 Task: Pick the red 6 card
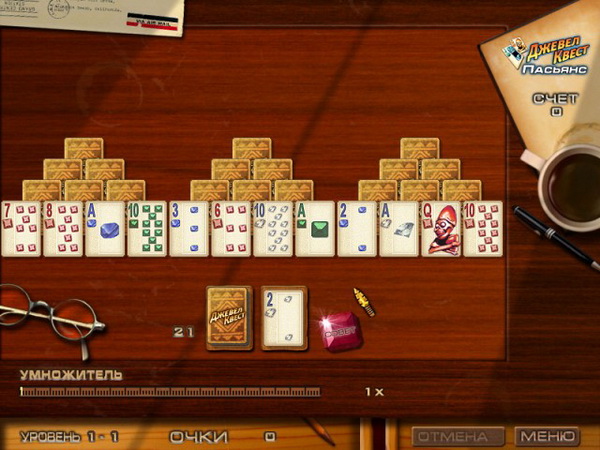click(x=231, y=228)
